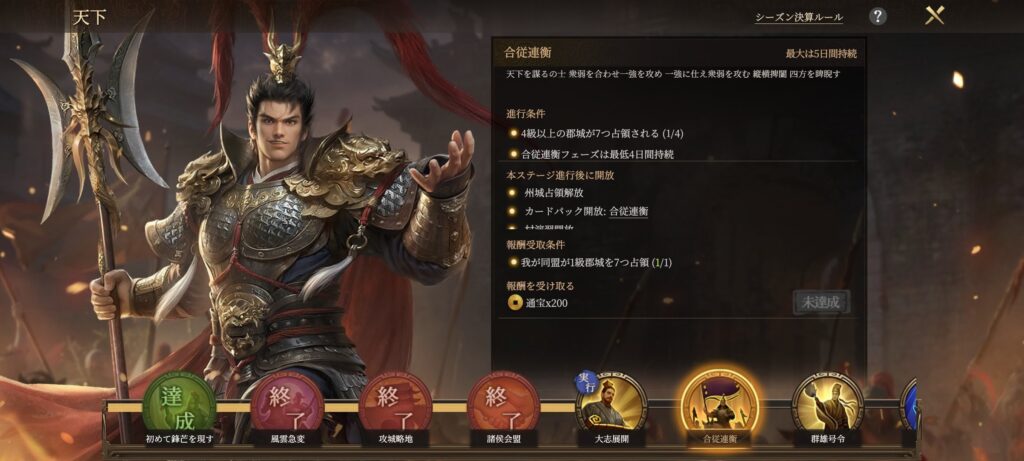Open the 合従連衡 card pack link
Image resolution: width=1024 pixels, height=461 pixels.
pos(629,211)
